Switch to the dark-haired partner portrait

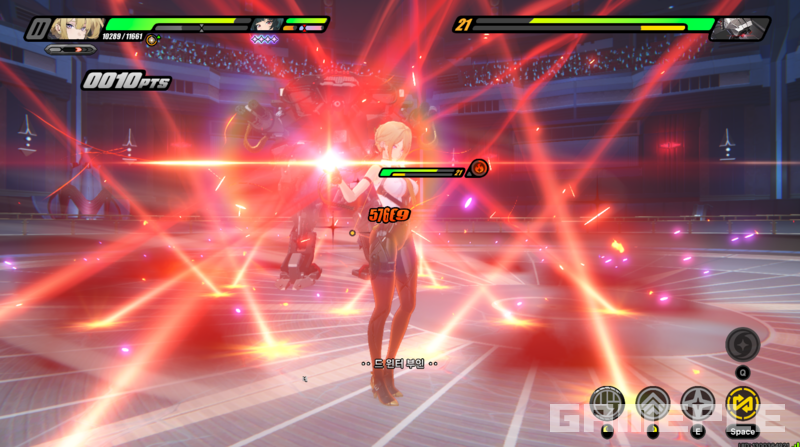coord(266,25)
